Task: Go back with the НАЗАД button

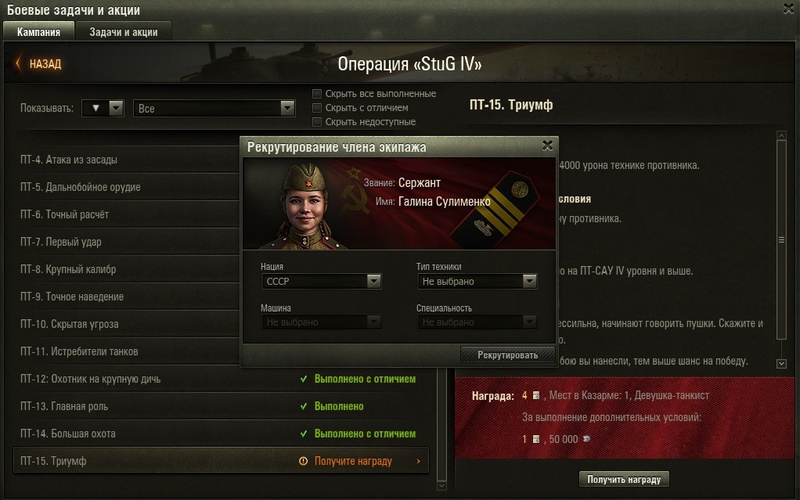Action: pyautogui.click(x=38, y=64)
